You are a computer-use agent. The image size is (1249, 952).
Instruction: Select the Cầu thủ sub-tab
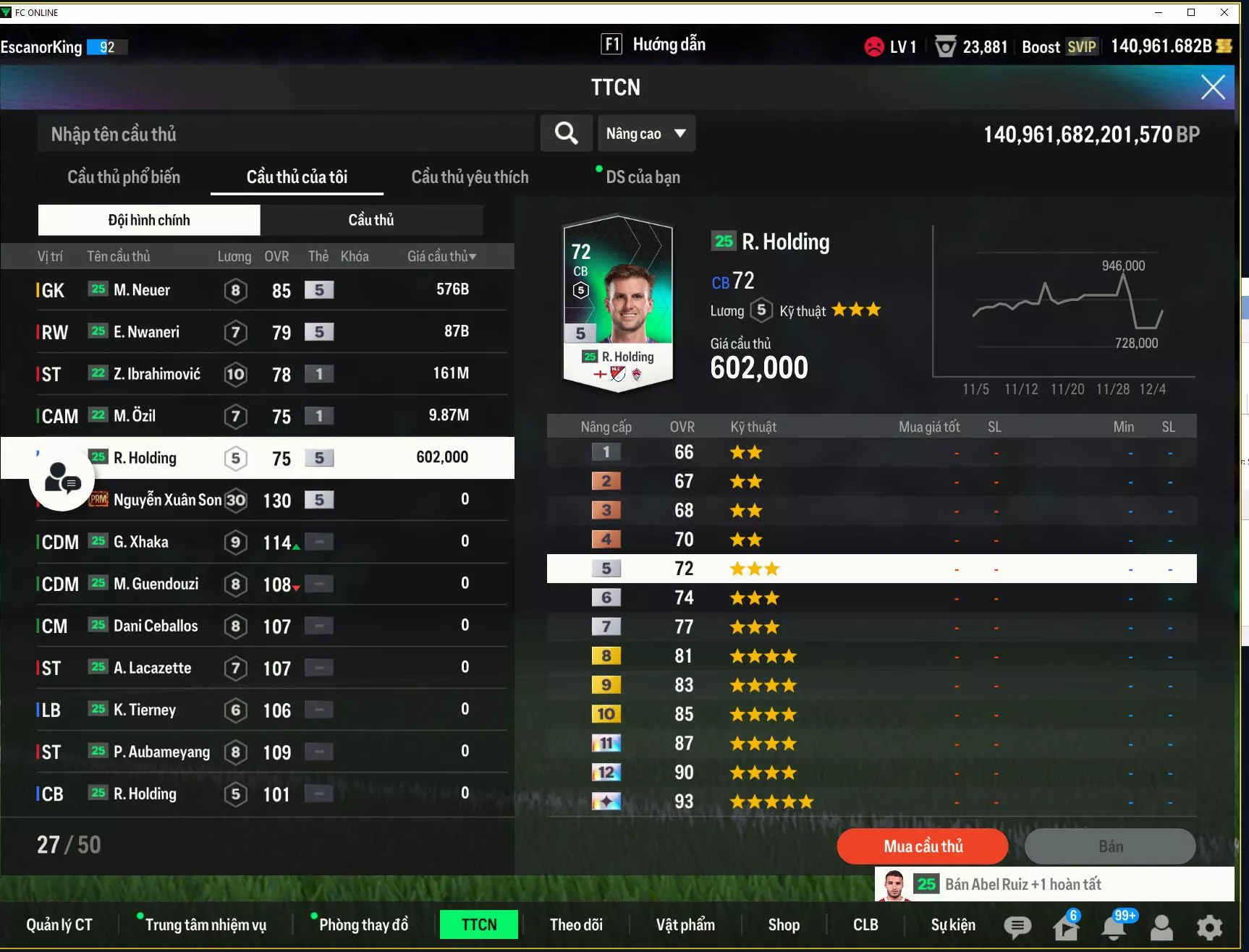371,220
